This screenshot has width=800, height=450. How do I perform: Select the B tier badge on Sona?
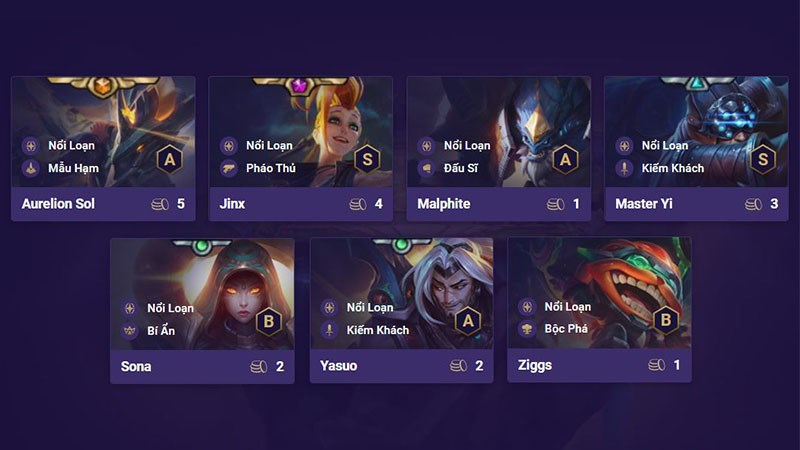click(x=269, y=320)
